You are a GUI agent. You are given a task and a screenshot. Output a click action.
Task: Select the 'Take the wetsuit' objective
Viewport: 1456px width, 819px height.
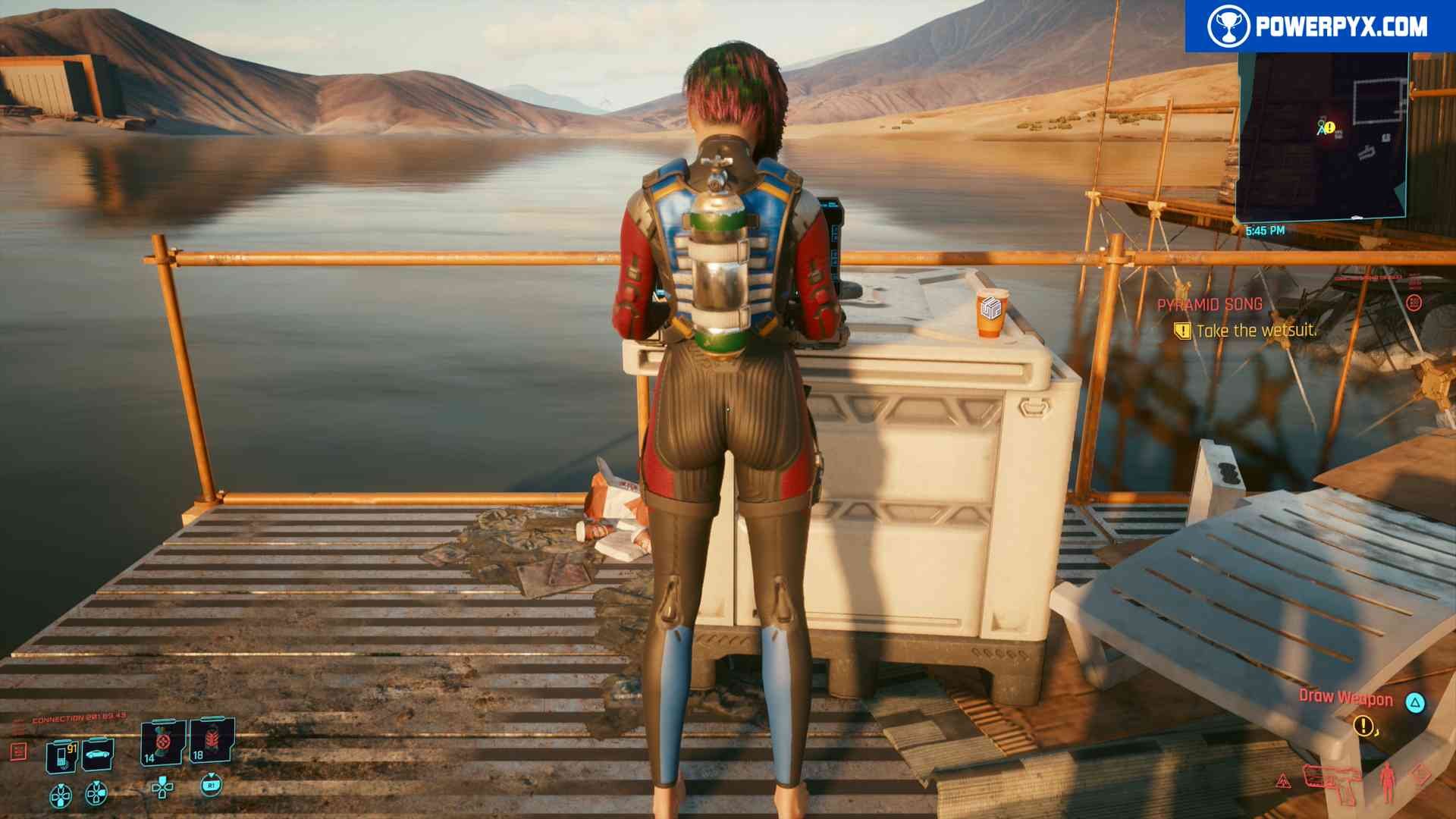coord(1255,331)
